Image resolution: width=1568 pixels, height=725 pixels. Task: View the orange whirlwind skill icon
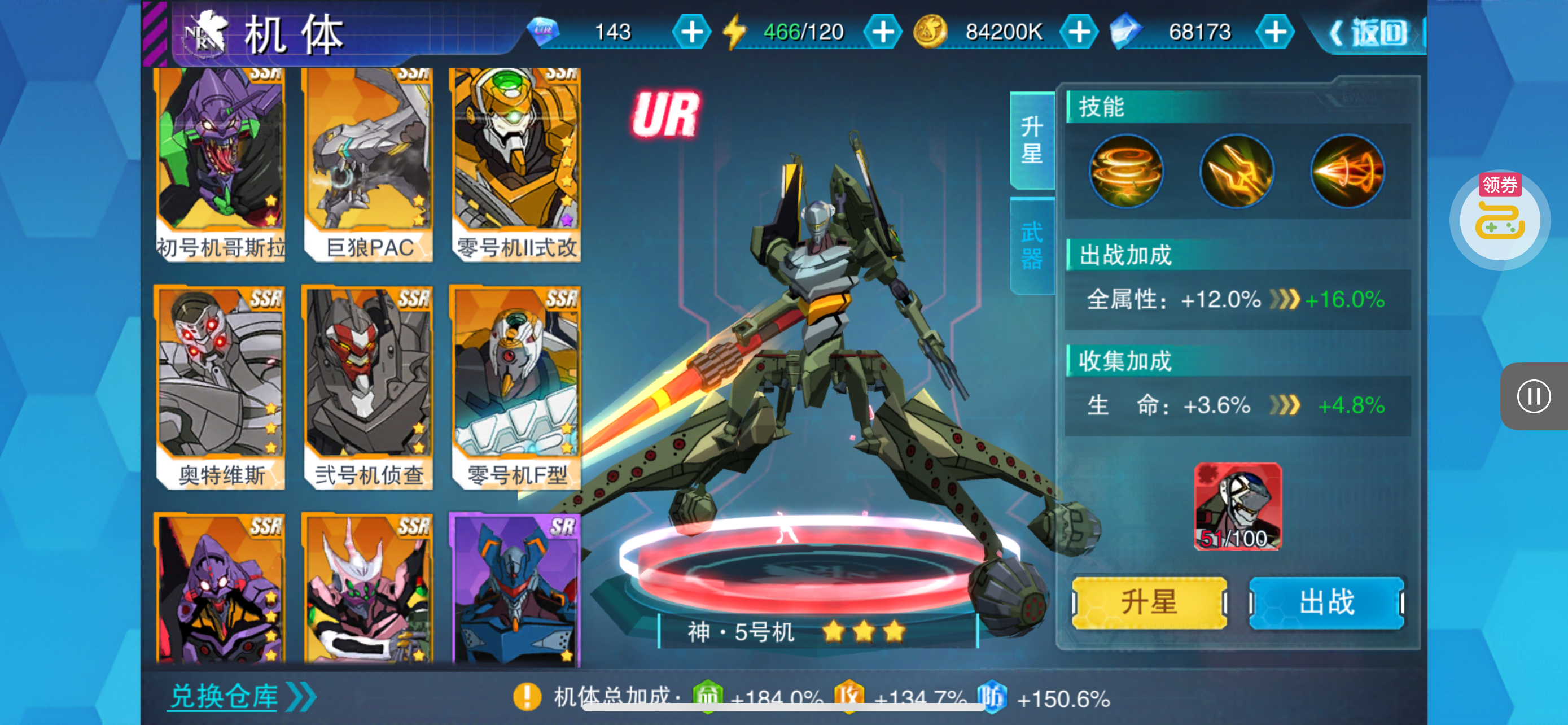(x=1126, y=171)
